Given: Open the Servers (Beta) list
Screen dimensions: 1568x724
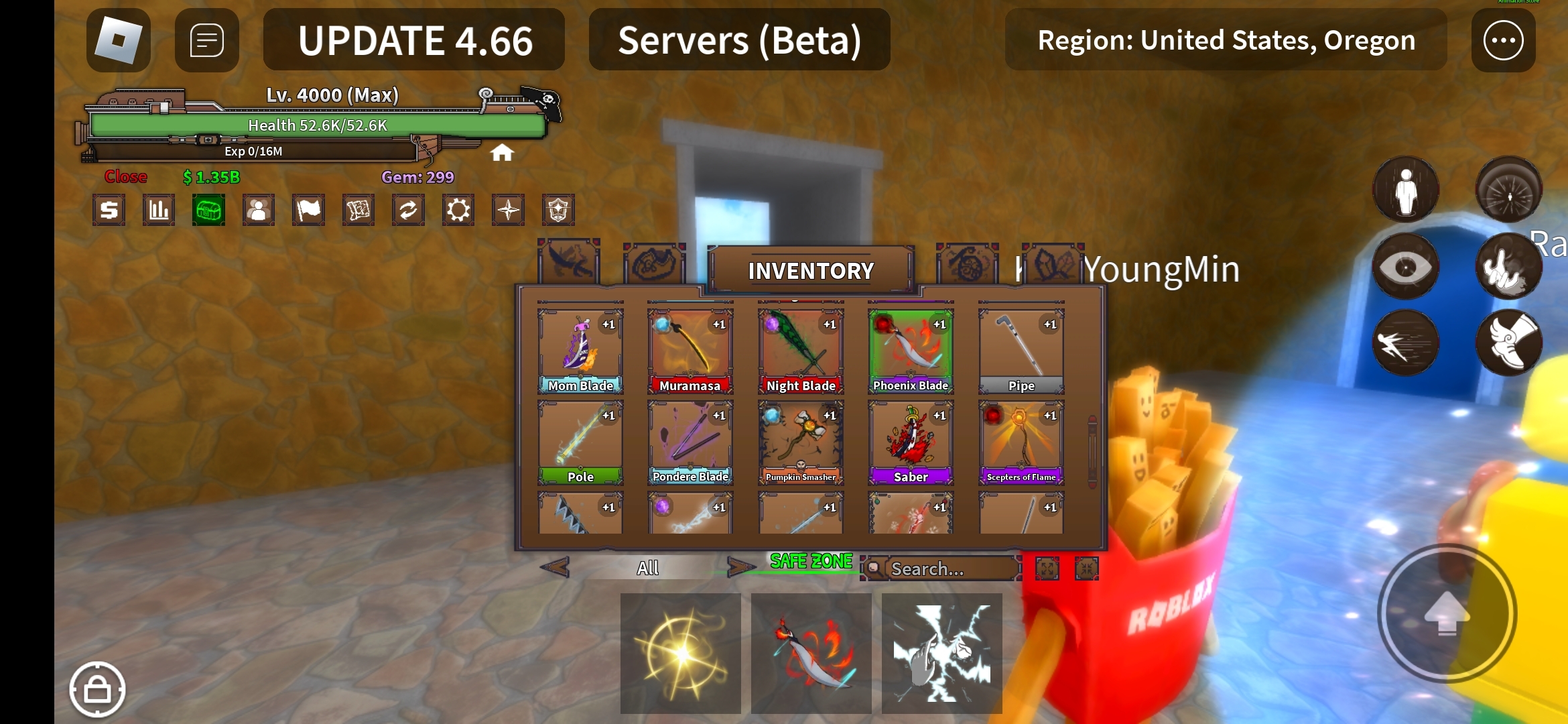Looking at the screenshot, I should (739, 40).
